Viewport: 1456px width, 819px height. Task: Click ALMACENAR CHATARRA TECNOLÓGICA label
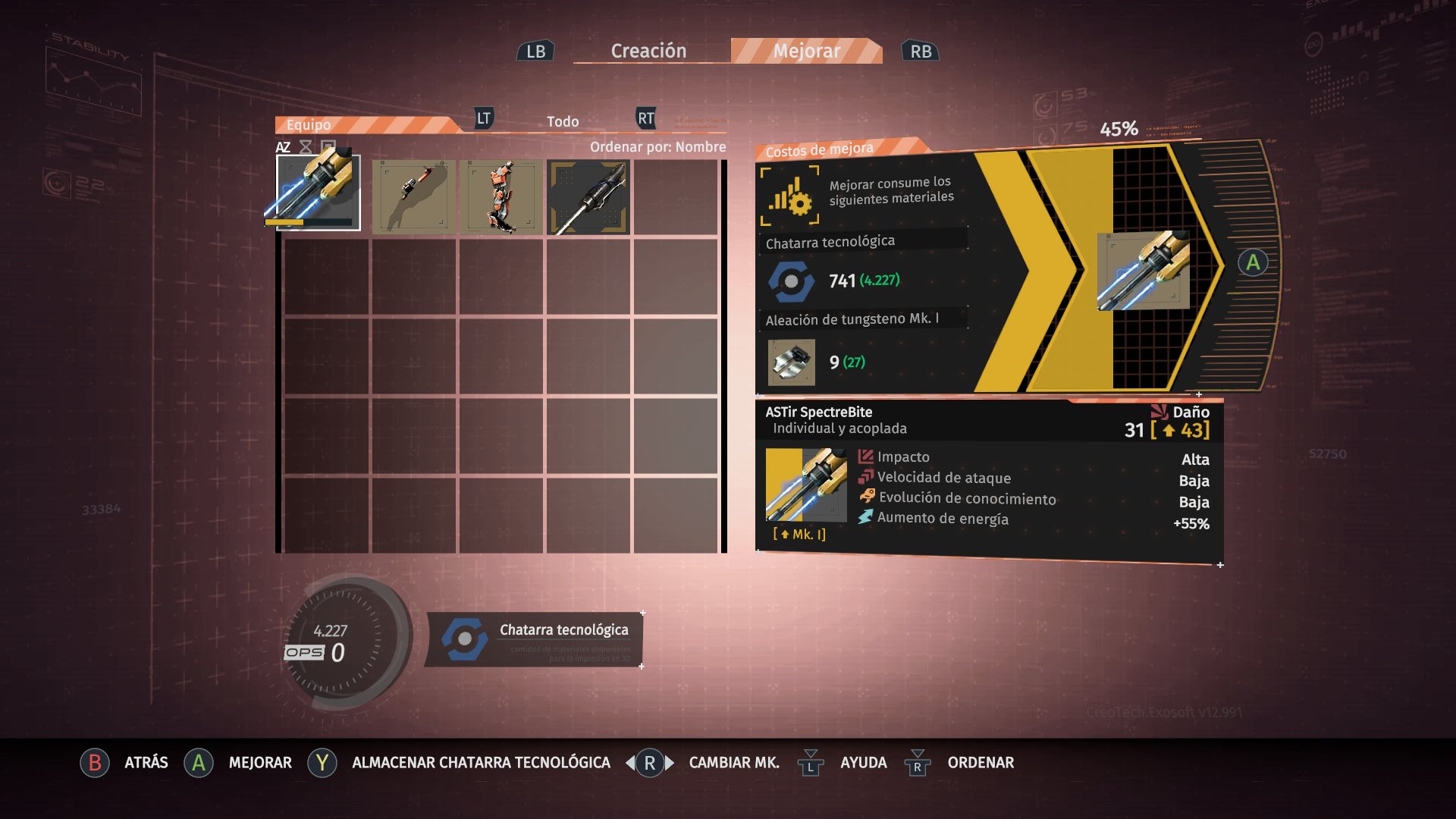(x=481, y=762)
